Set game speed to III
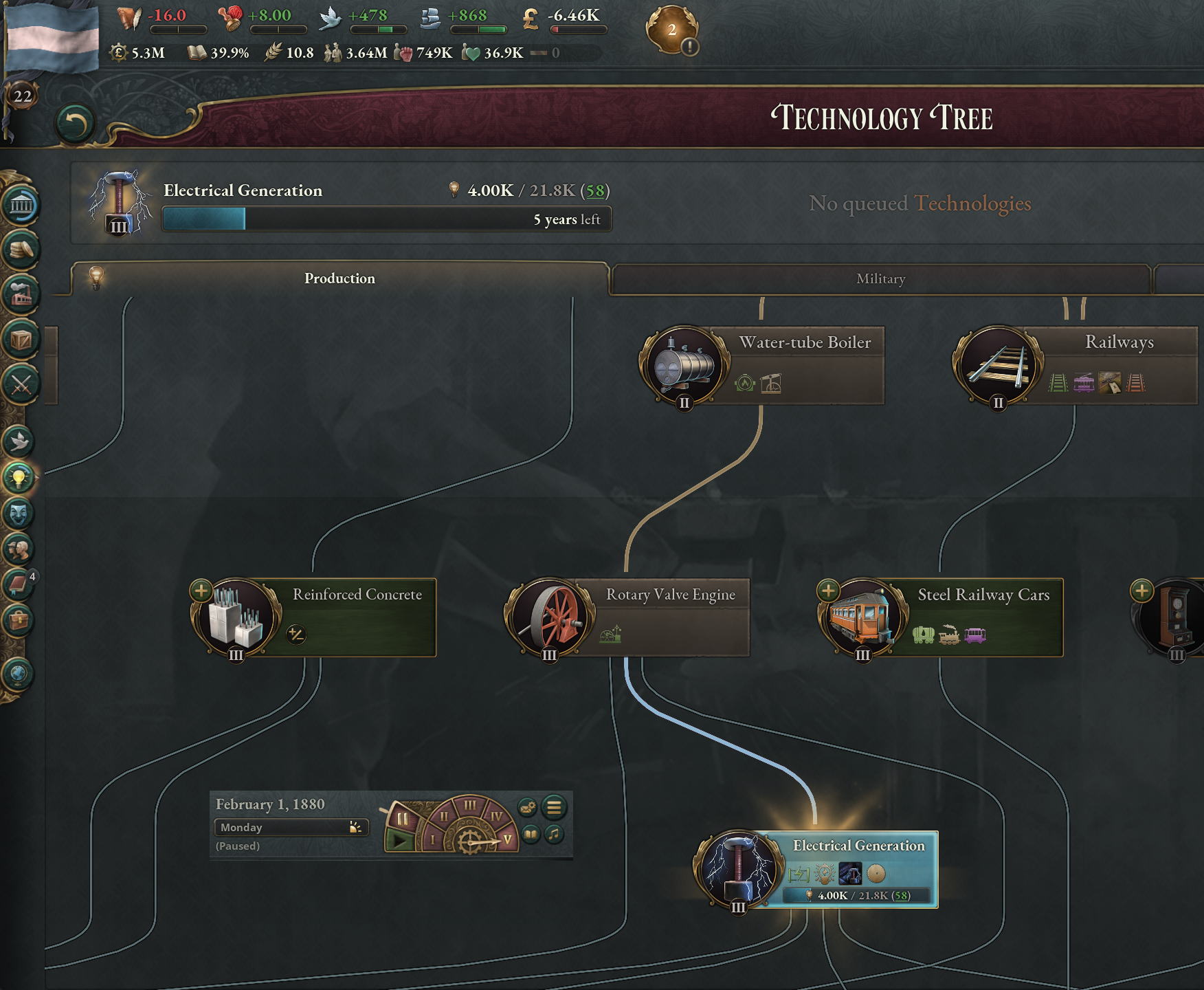Viewport: 1204px width, 990px height. pos(470,805)
